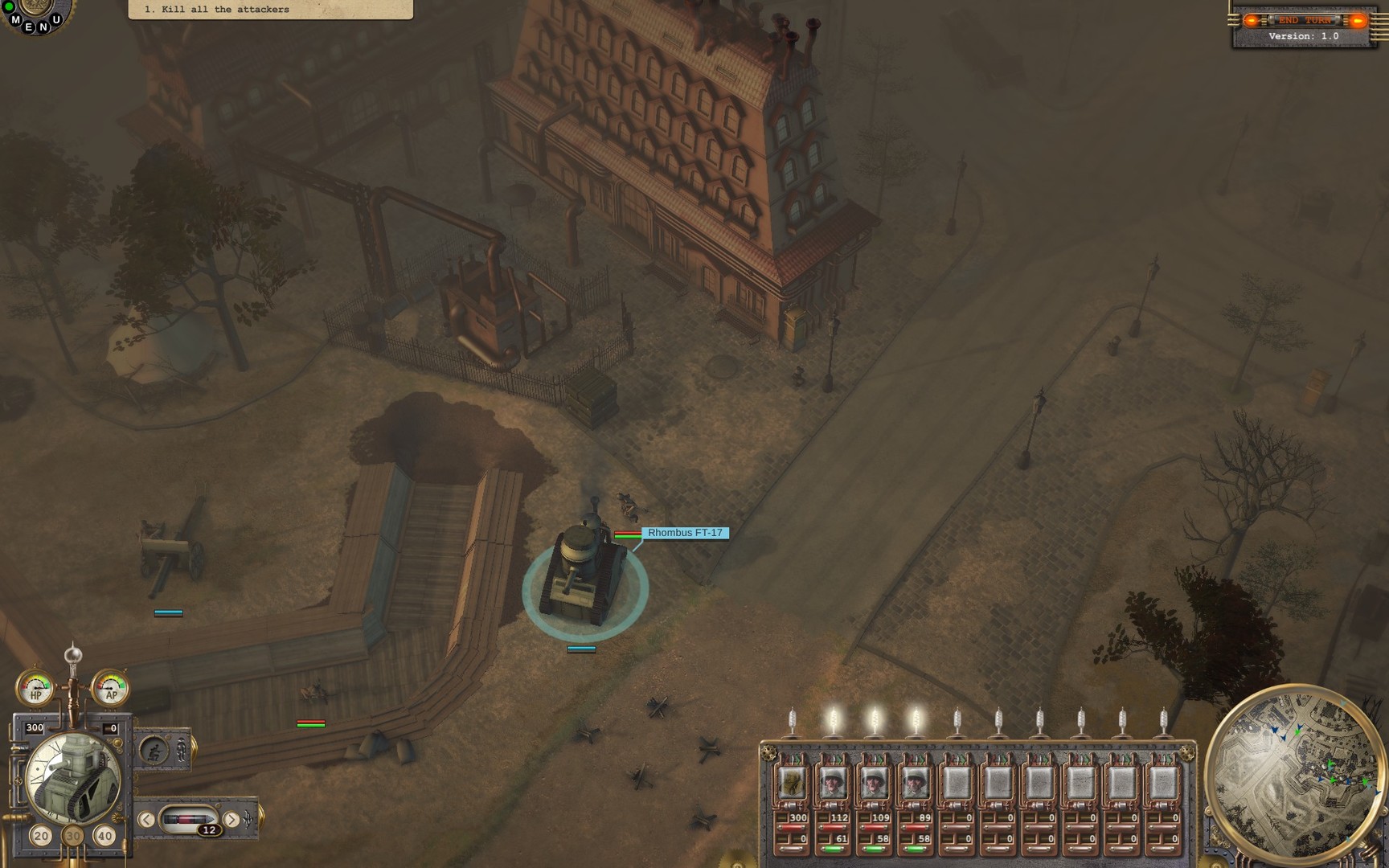Click the right arrow of ammo selector
This screenshot has height=868, width=1389.
(x=232, y=819)
